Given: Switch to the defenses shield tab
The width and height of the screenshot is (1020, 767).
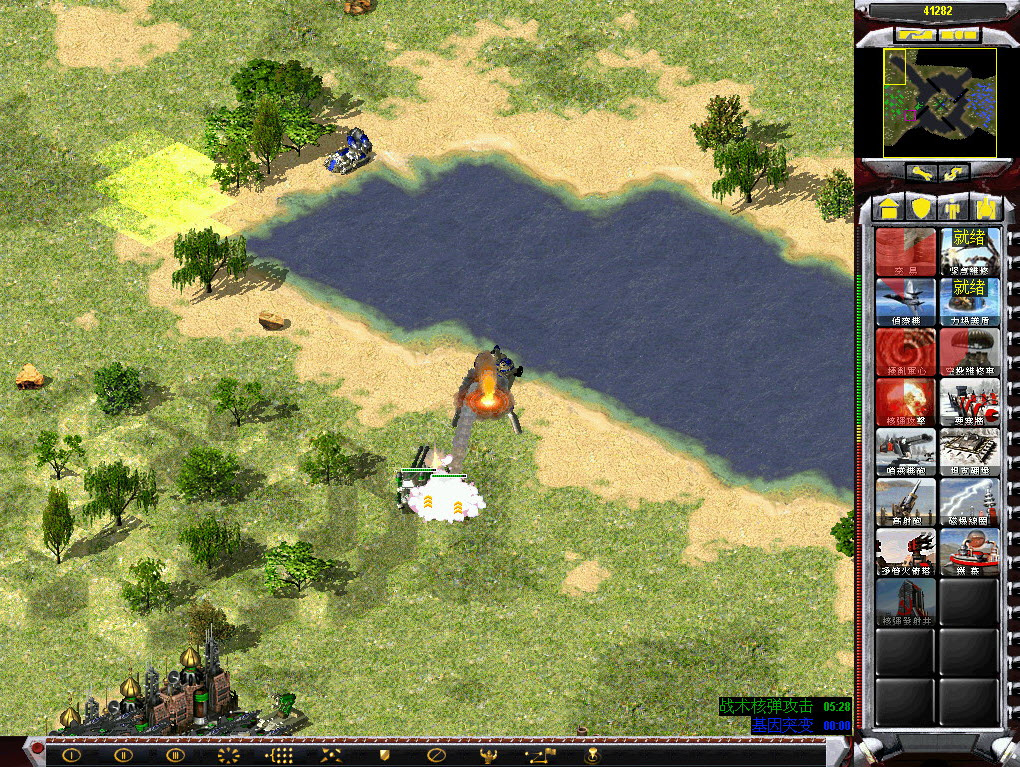Looking at the screenshot, I should (920, 208).
